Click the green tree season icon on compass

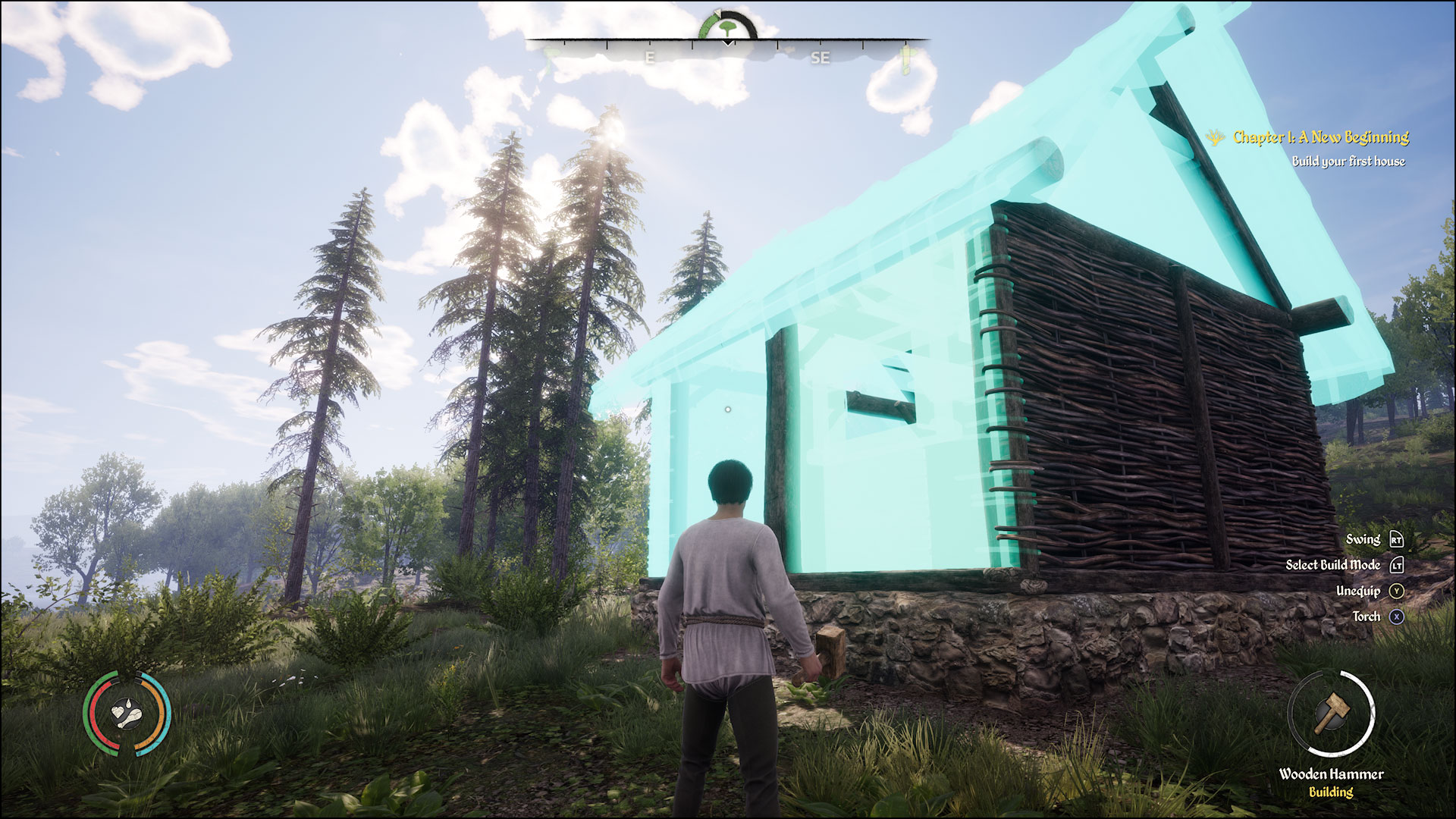pyautogui.click(x=727, y=27)
